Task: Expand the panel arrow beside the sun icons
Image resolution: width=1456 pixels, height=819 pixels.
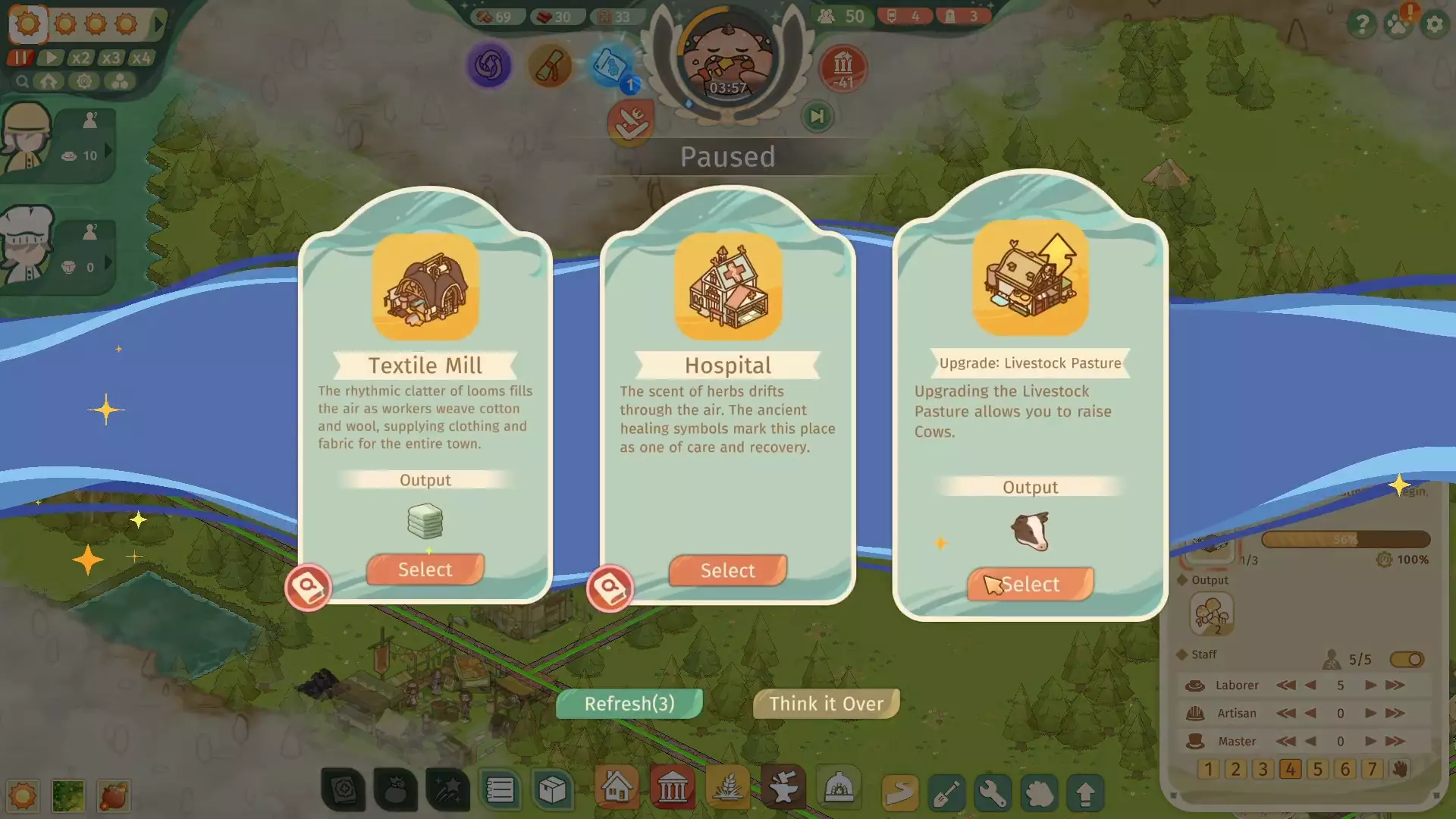Action: 158,24
